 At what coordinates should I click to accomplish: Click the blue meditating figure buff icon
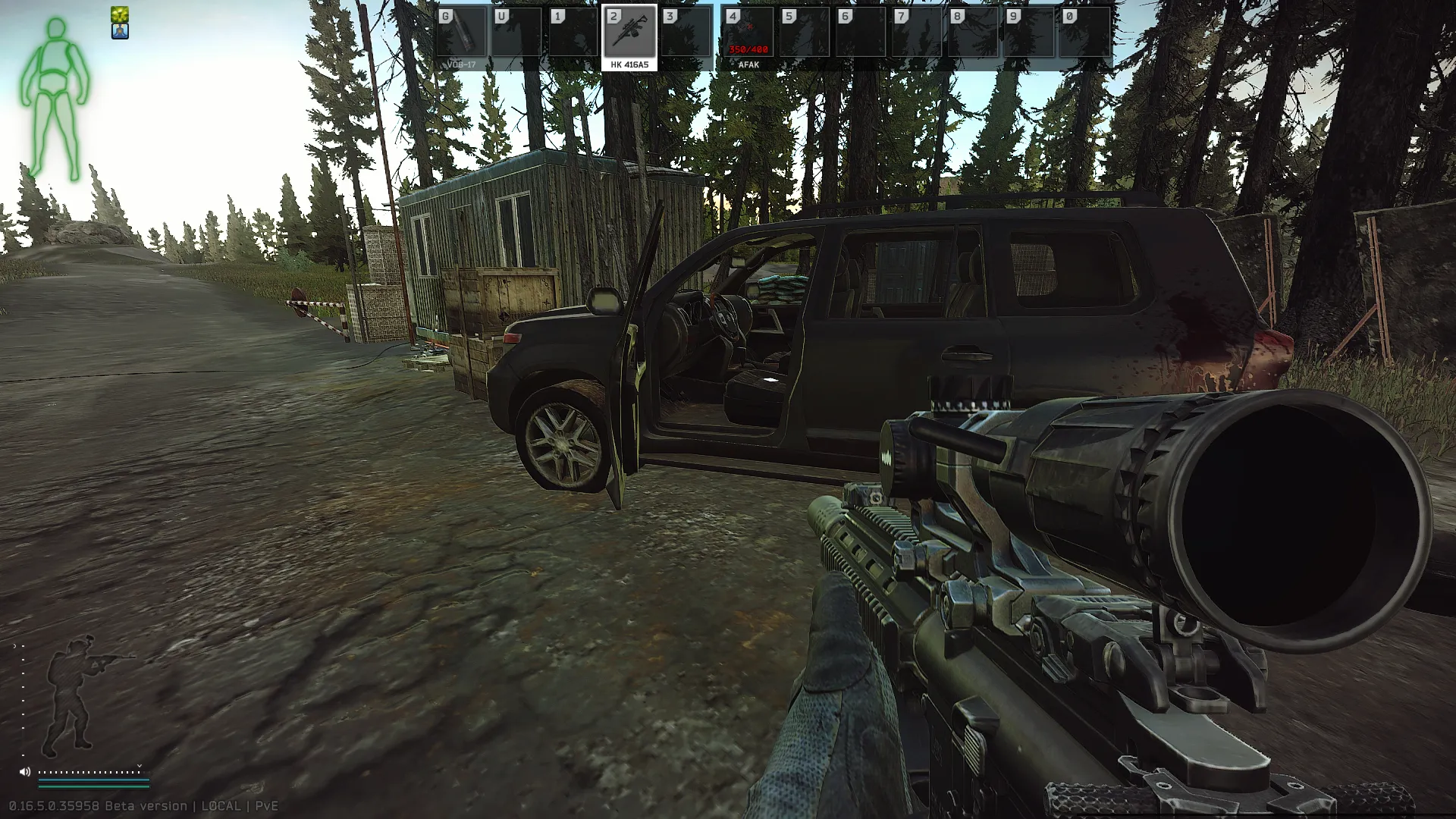tap(120, 31)
